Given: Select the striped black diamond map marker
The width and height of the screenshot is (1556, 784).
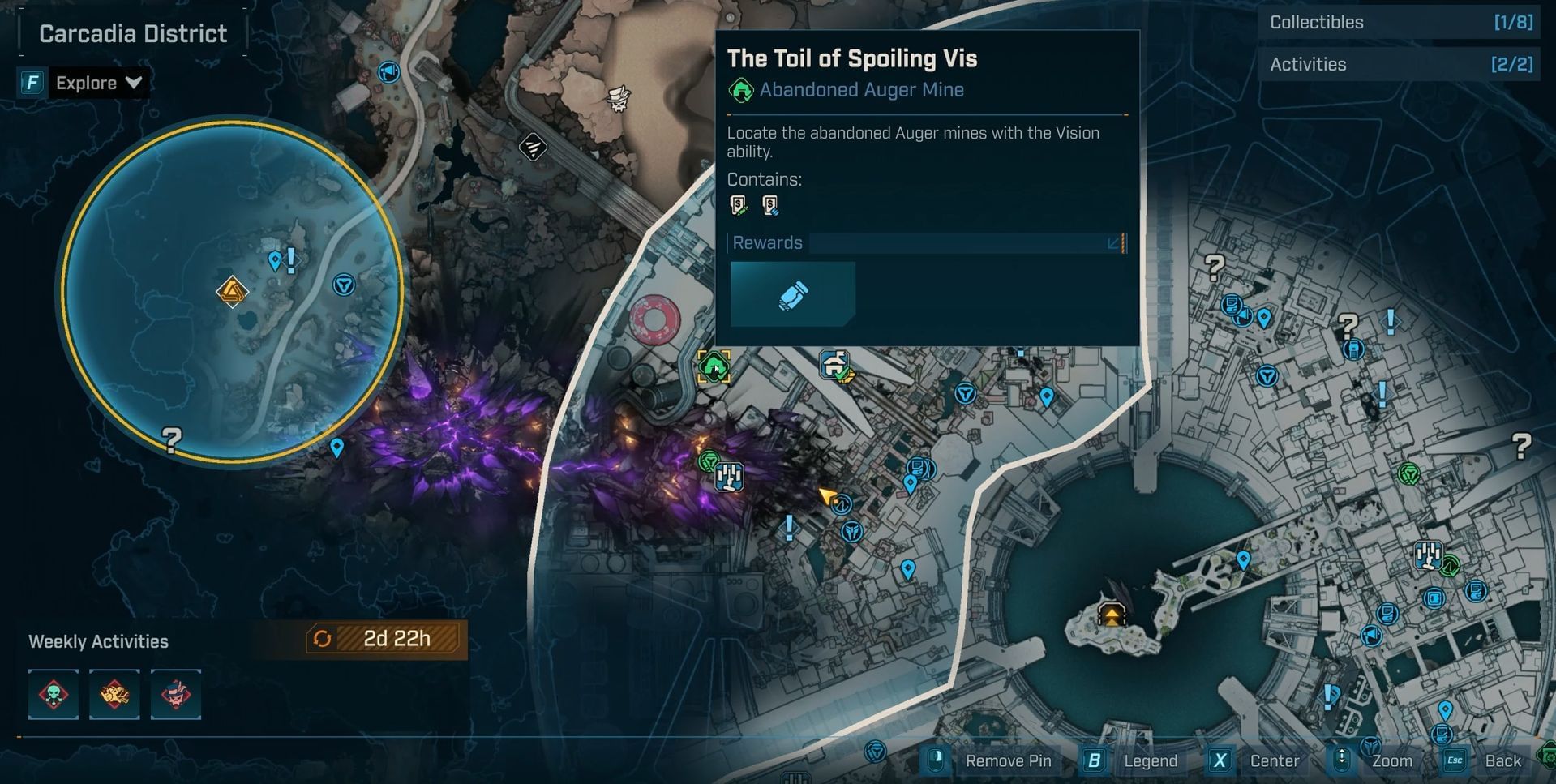Looking at the screenshot, I should (x=532, y=147).
